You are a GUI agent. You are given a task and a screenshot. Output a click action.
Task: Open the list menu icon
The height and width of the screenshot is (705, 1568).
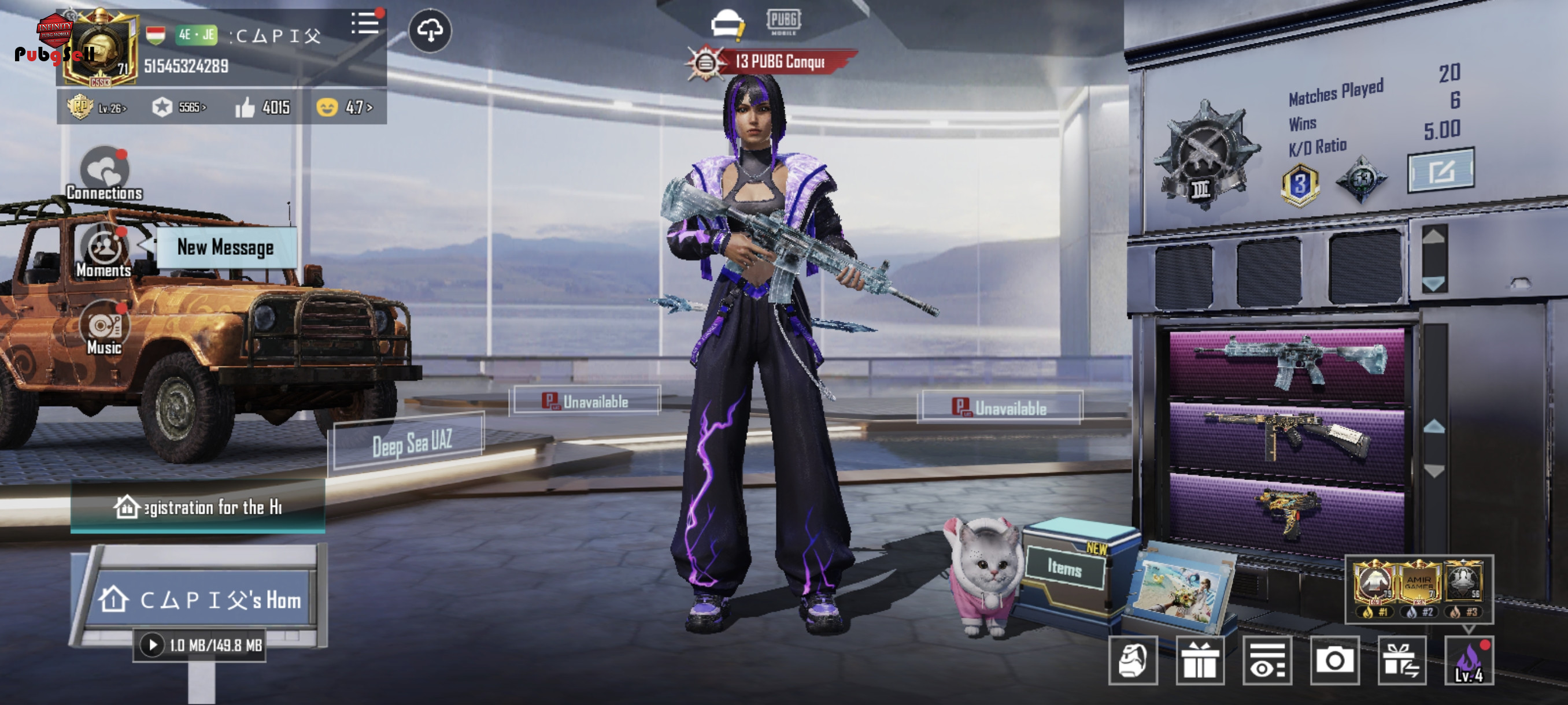(x=365, y=24)
